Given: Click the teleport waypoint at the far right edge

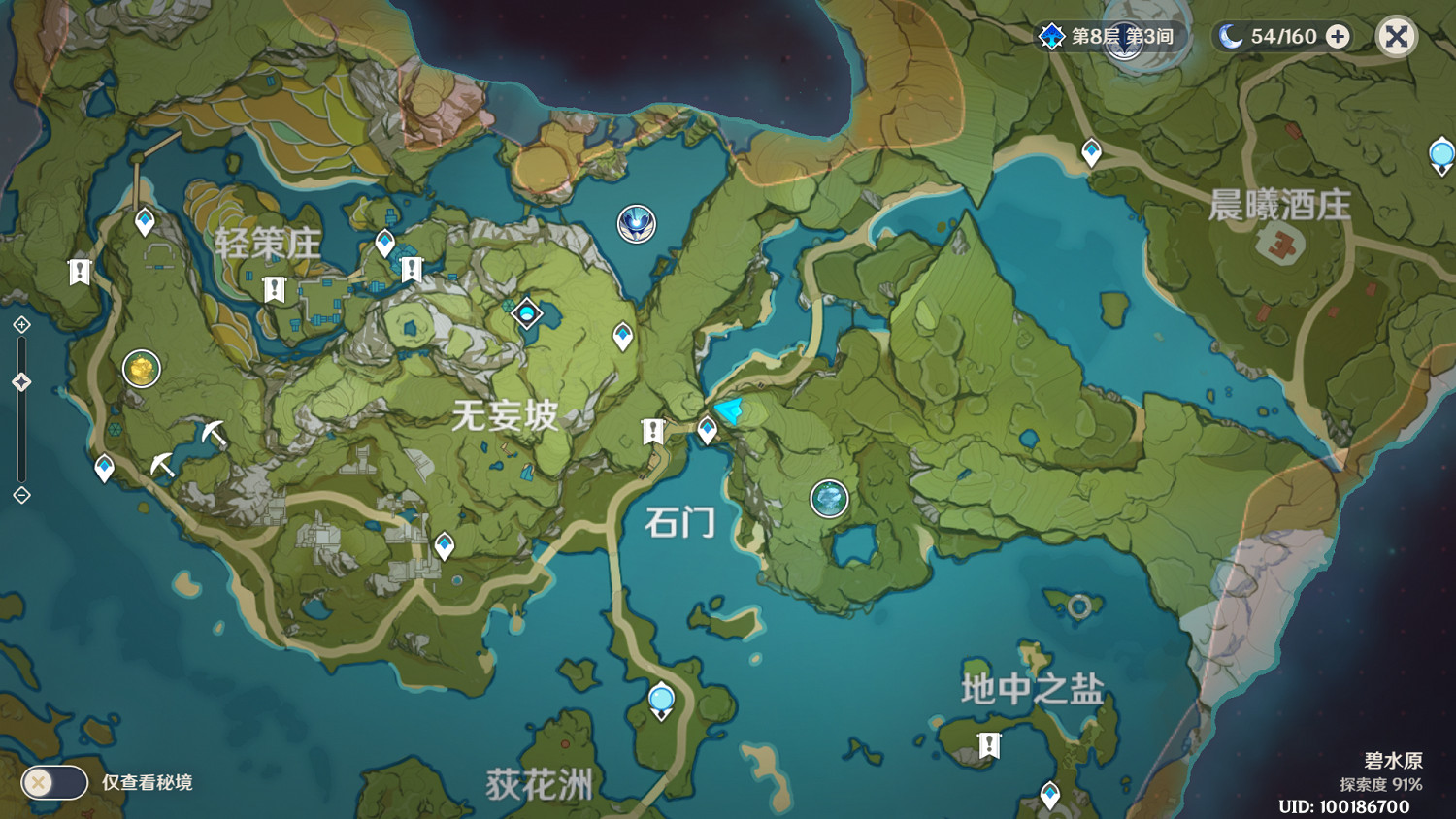Looking at the screenshot, I should point(1440,151).
